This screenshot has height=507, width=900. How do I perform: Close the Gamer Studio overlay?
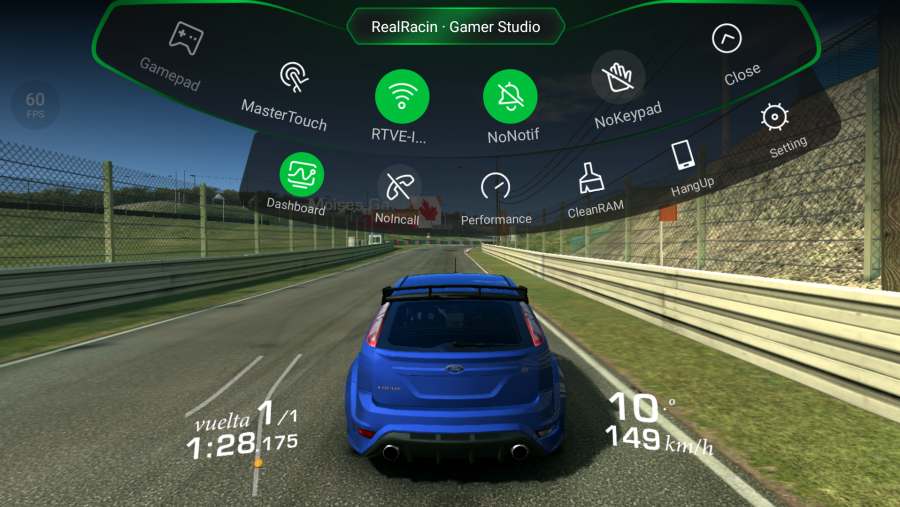(x=727, y=40)
